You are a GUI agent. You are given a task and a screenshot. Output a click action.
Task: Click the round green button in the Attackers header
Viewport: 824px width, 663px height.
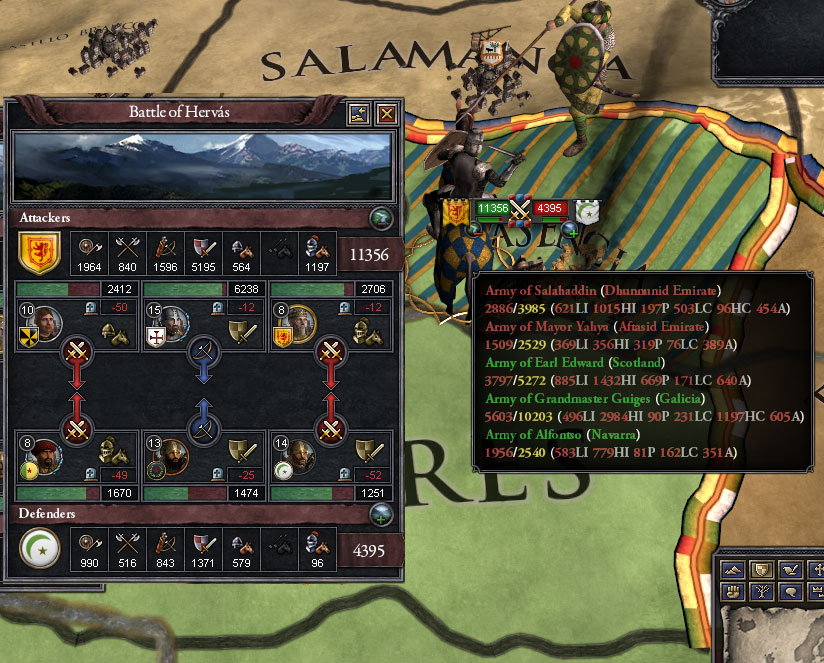pyautogui.click(x=381, y=218)
